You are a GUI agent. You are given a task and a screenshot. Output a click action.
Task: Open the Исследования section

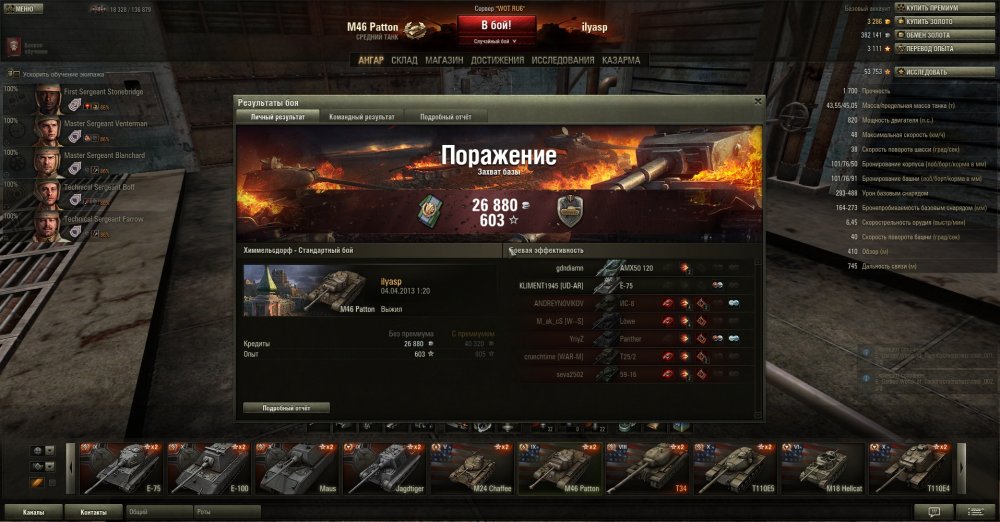tap(562, 60)
